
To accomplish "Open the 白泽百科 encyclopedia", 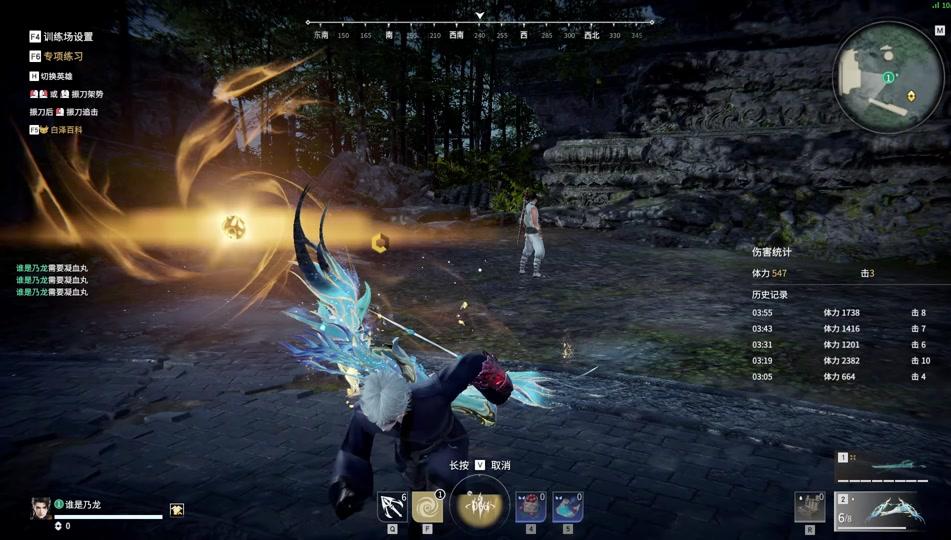I will pyautogui.click(x=60, y=130).
